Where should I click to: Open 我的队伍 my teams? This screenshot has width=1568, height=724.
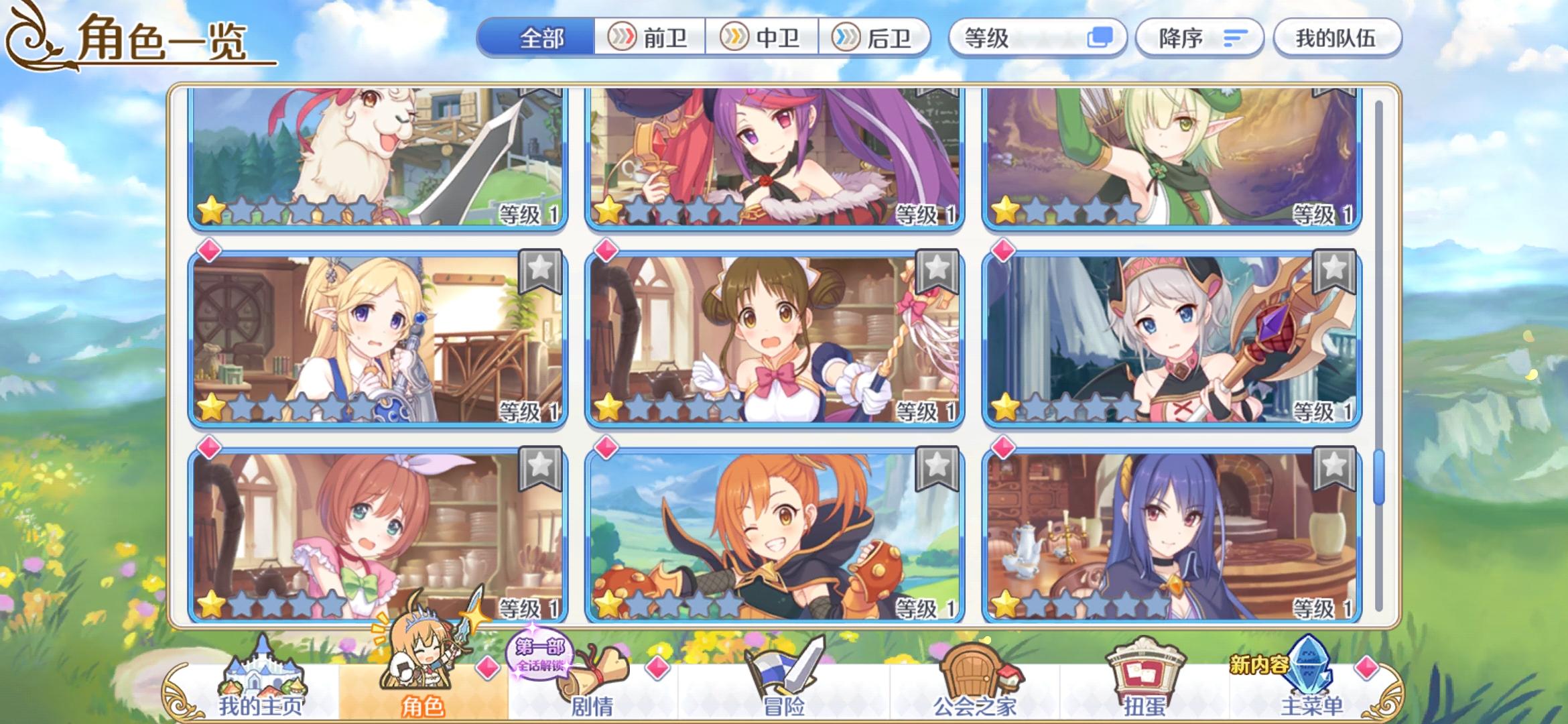click(1337, 38)
